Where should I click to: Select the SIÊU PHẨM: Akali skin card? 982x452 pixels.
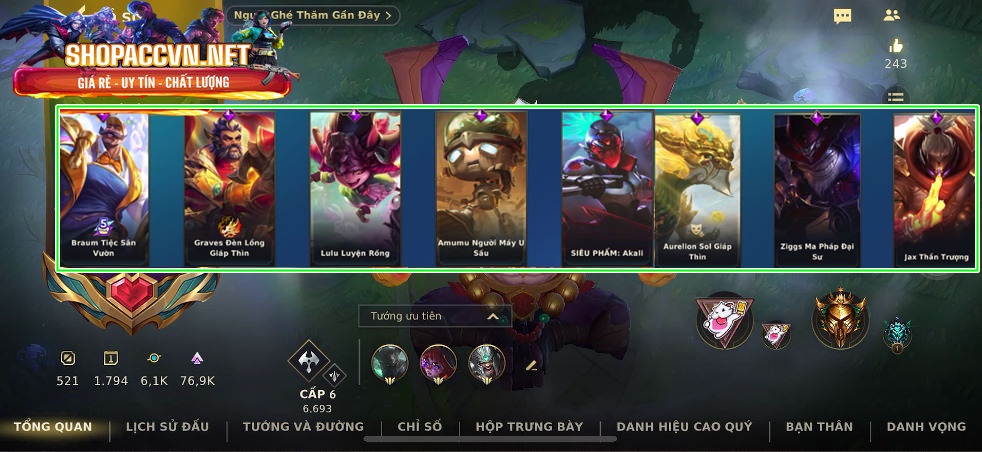click(x=607, y=188)
